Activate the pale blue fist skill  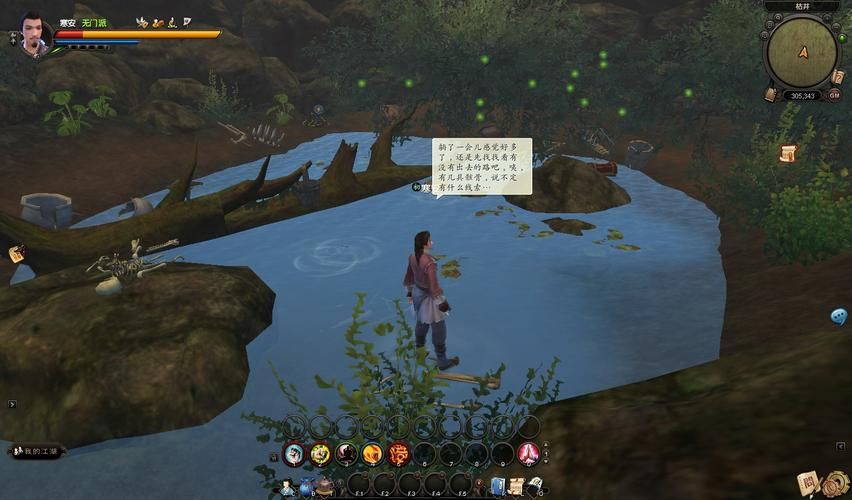point(294,454)
